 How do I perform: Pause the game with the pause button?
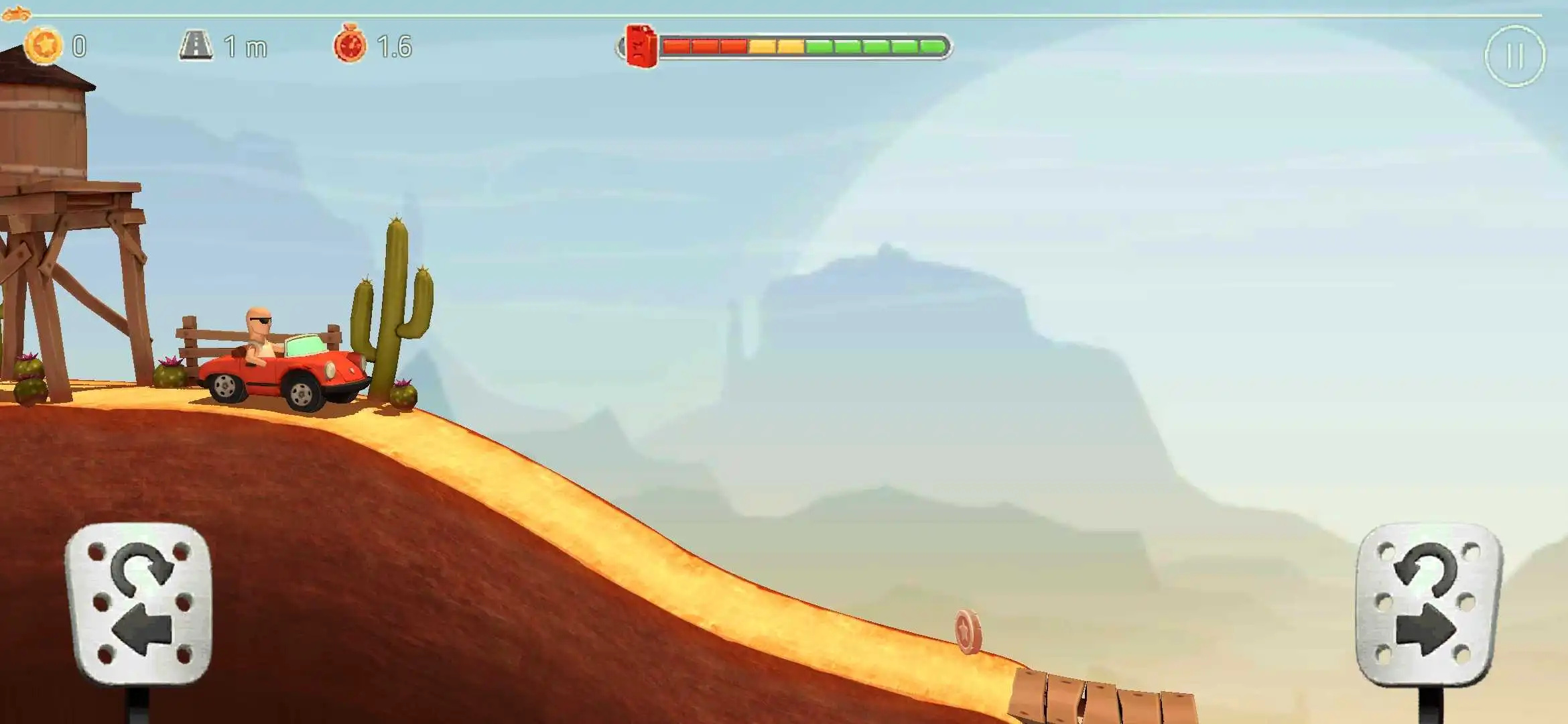(1514, 56)
